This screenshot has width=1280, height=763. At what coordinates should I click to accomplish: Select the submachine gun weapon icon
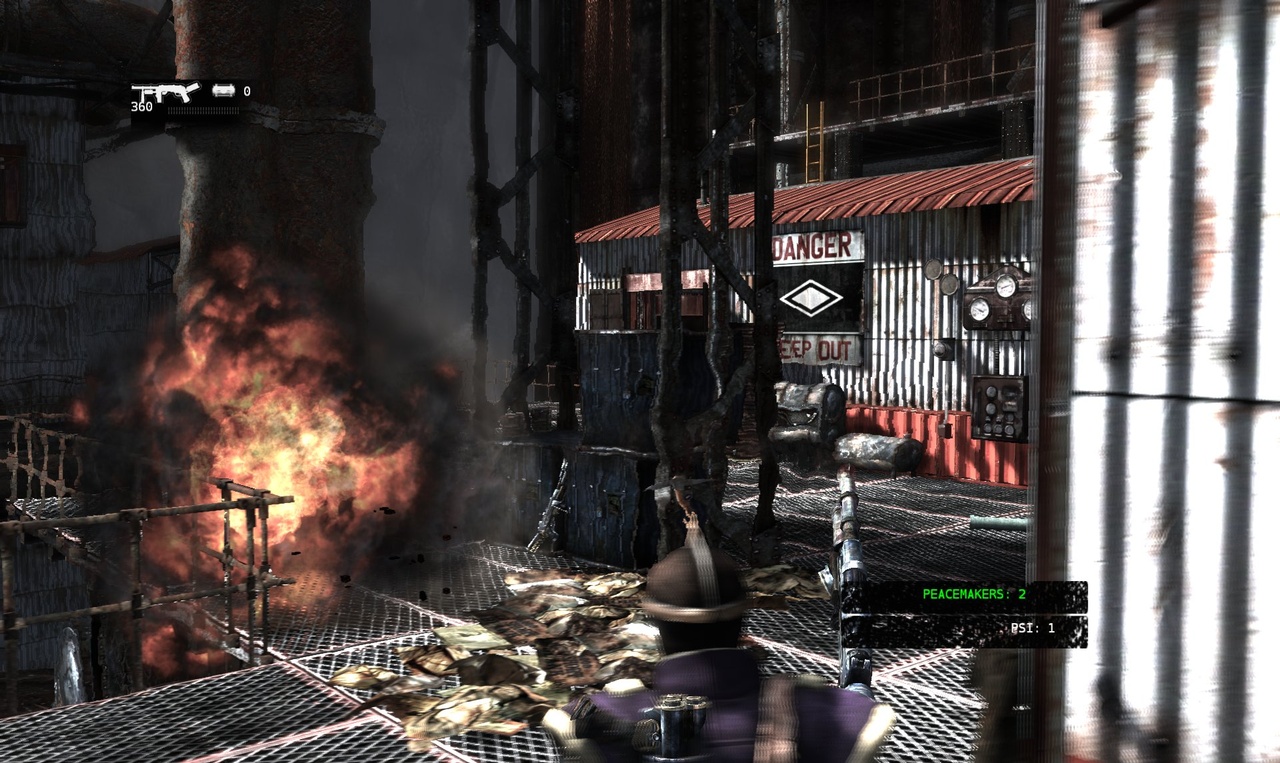click(x=165, y=92)
